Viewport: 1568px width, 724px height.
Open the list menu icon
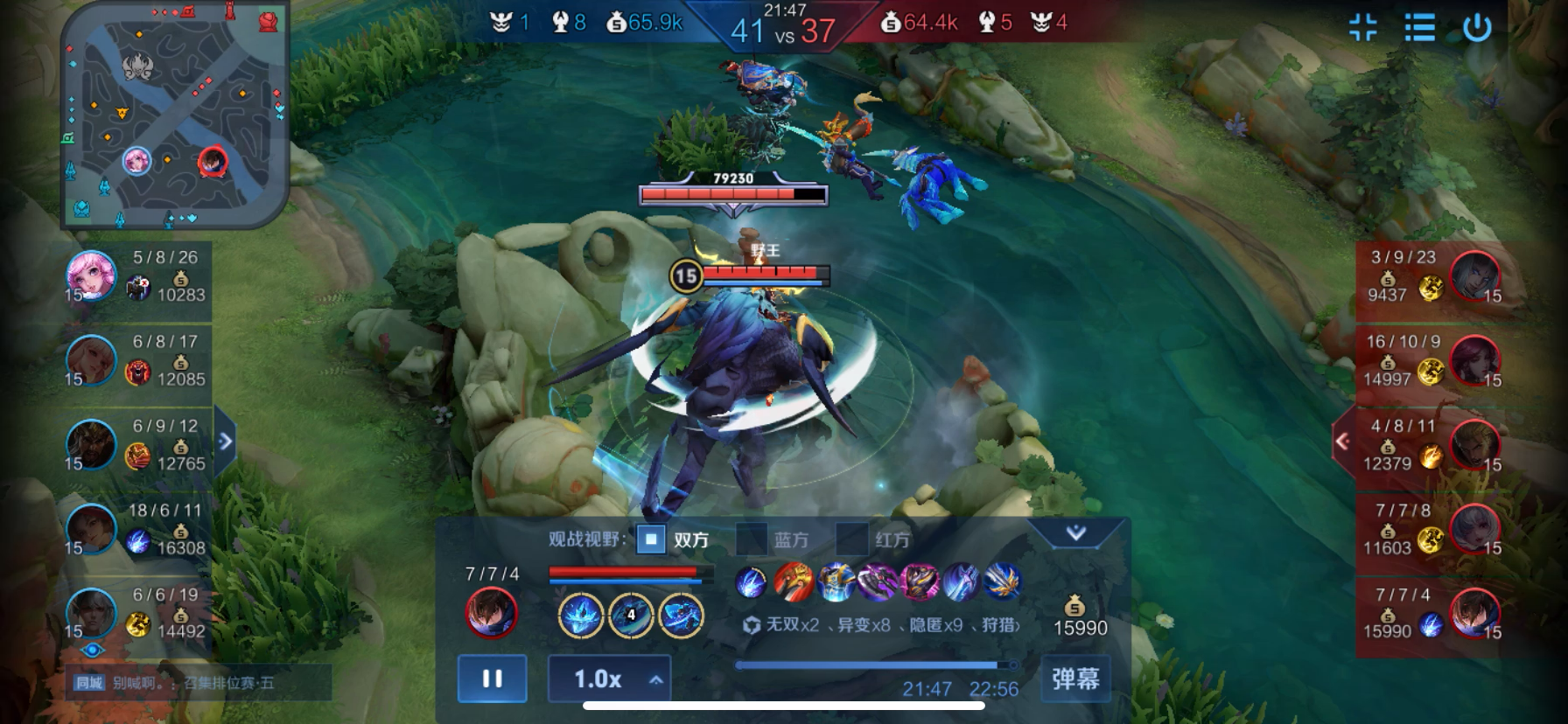pos(1419,27)
